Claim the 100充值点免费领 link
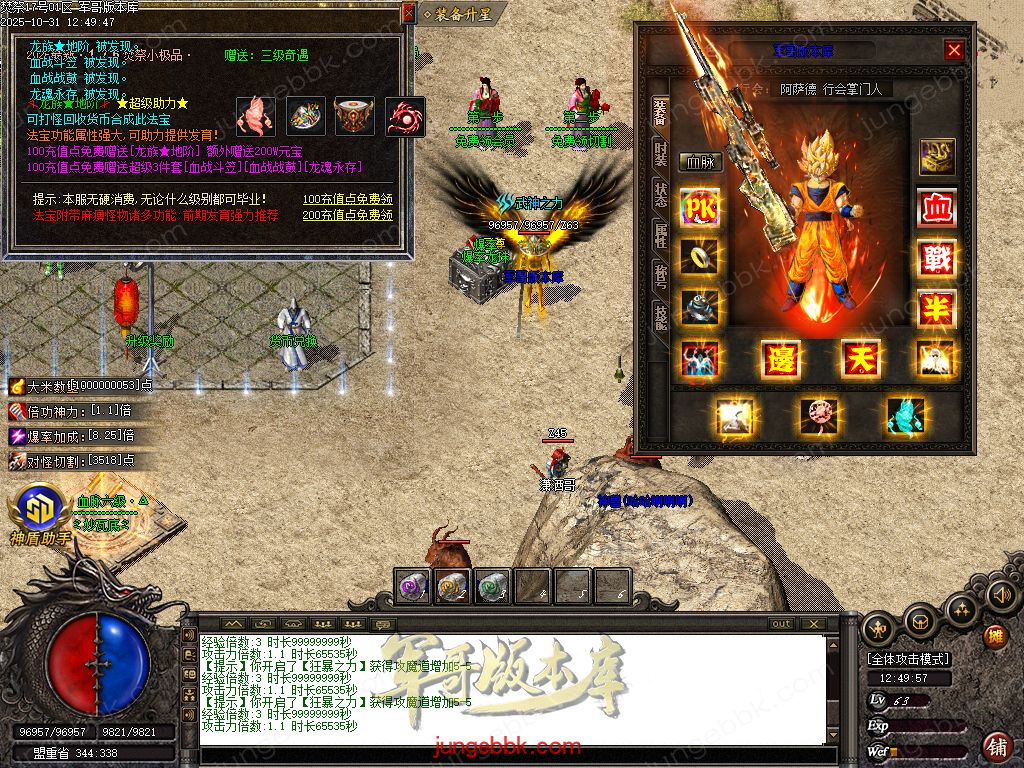Viewport: 1024px width, 768px height. click(348, 199)
